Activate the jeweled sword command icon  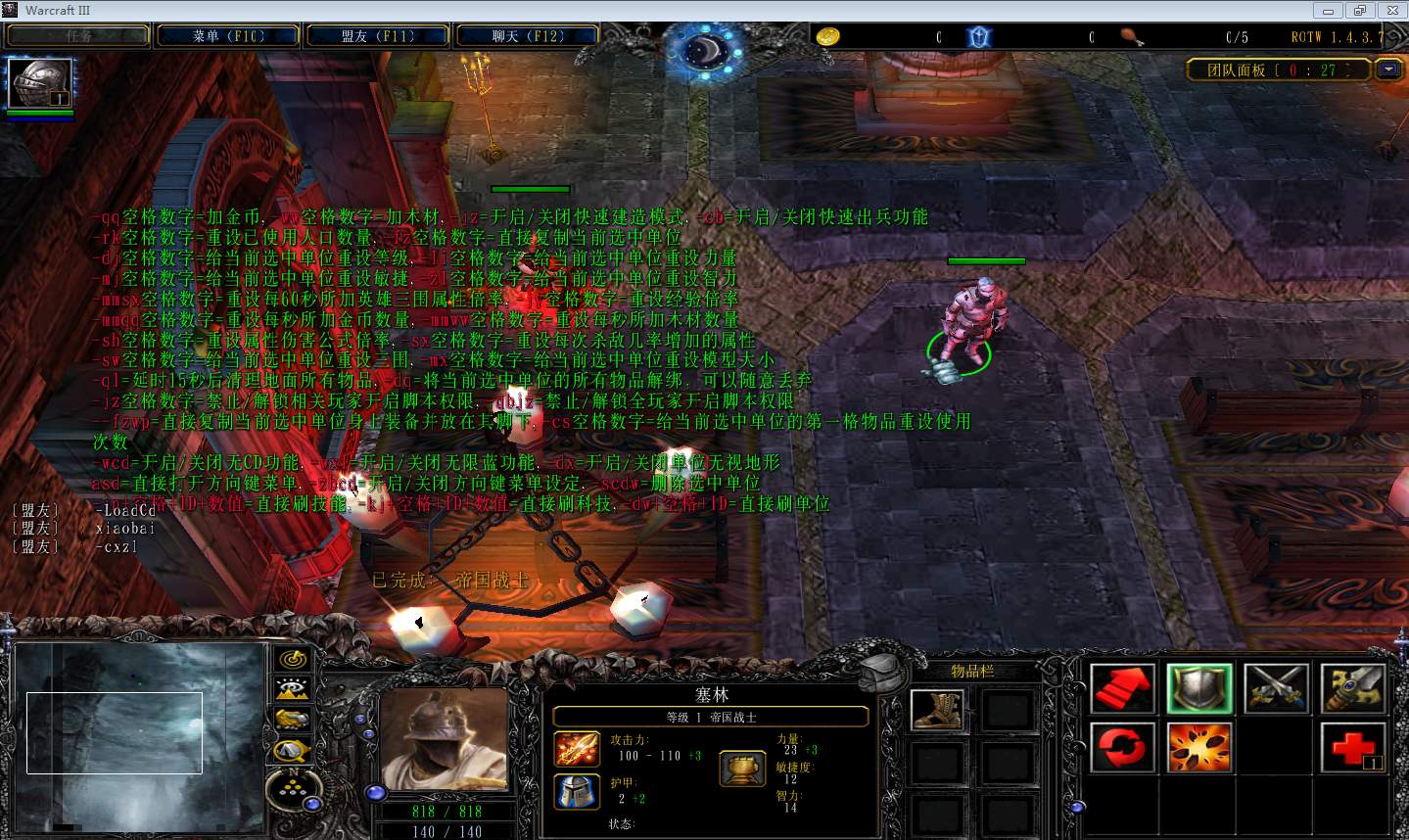(1352, 688)
